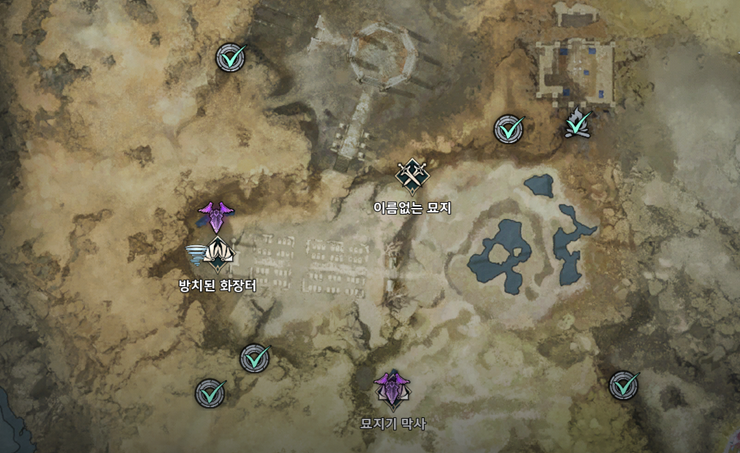Click the blue tornado icon beside 방치된 화장터

click(198, 256)
